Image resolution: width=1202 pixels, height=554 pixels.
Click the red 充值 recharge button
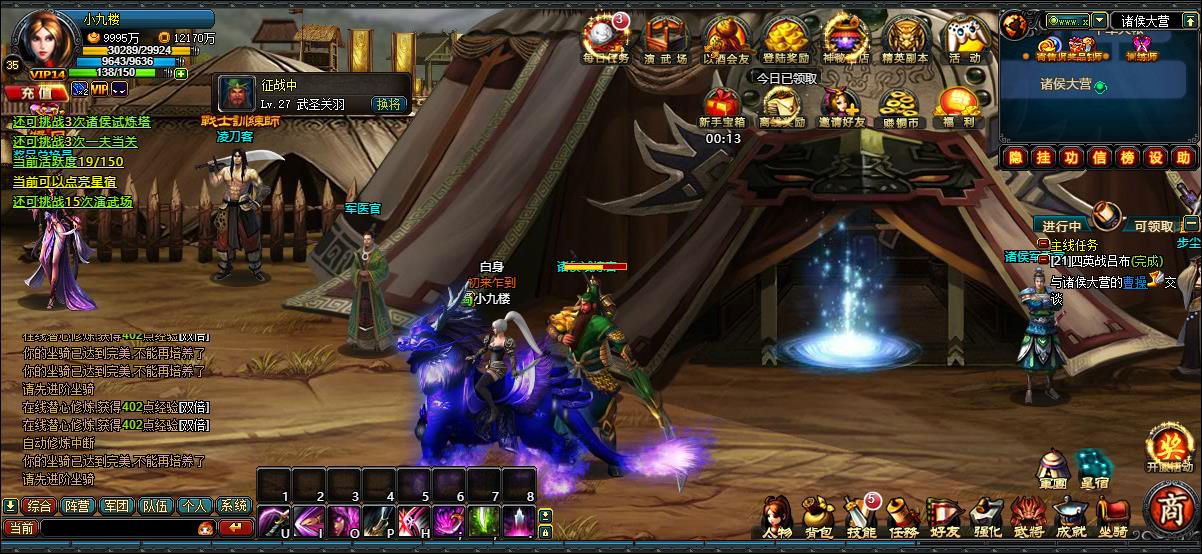35,91
